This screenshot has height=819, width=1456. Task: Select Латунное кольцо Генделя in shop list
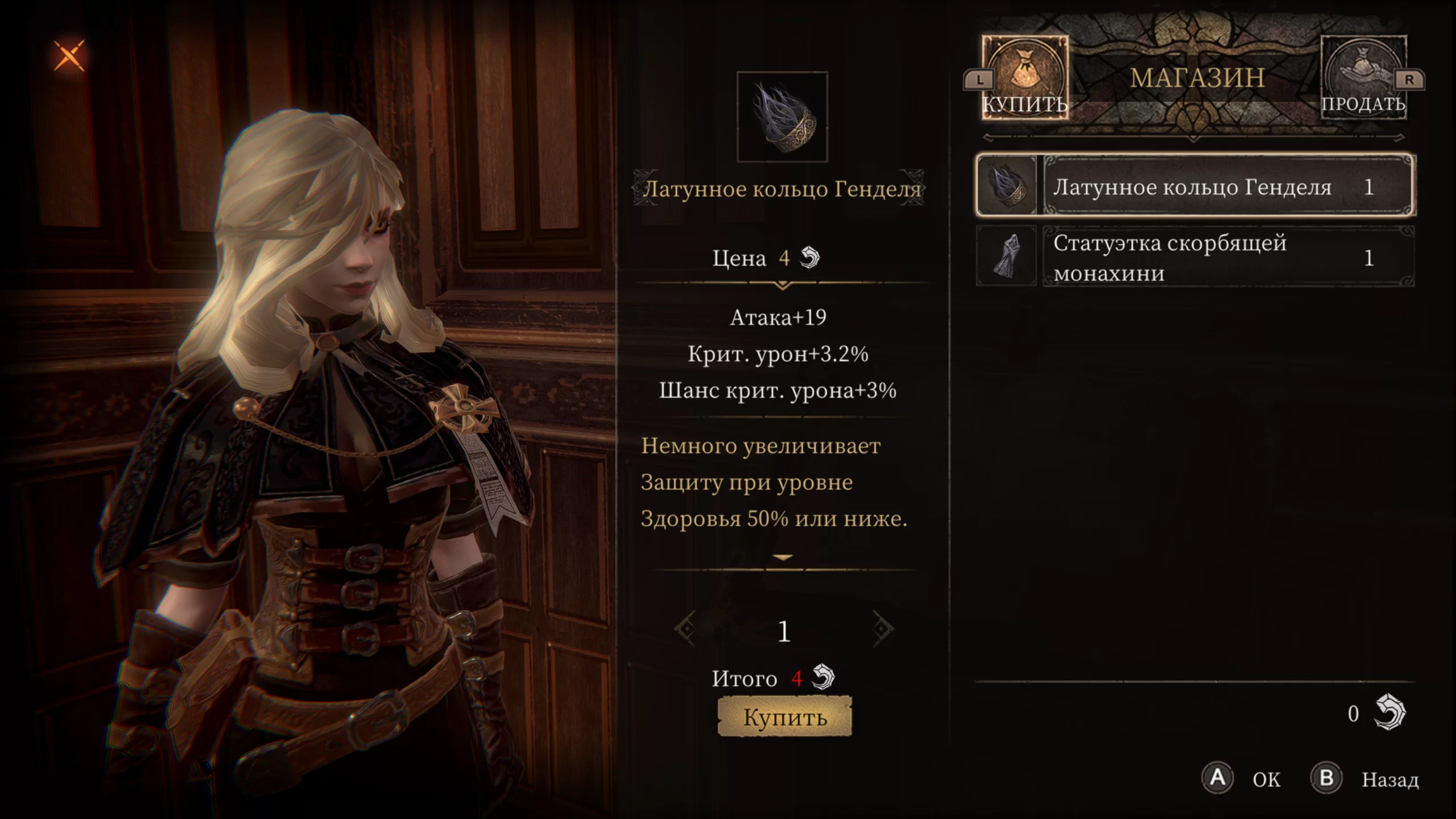coord(1194,186)
